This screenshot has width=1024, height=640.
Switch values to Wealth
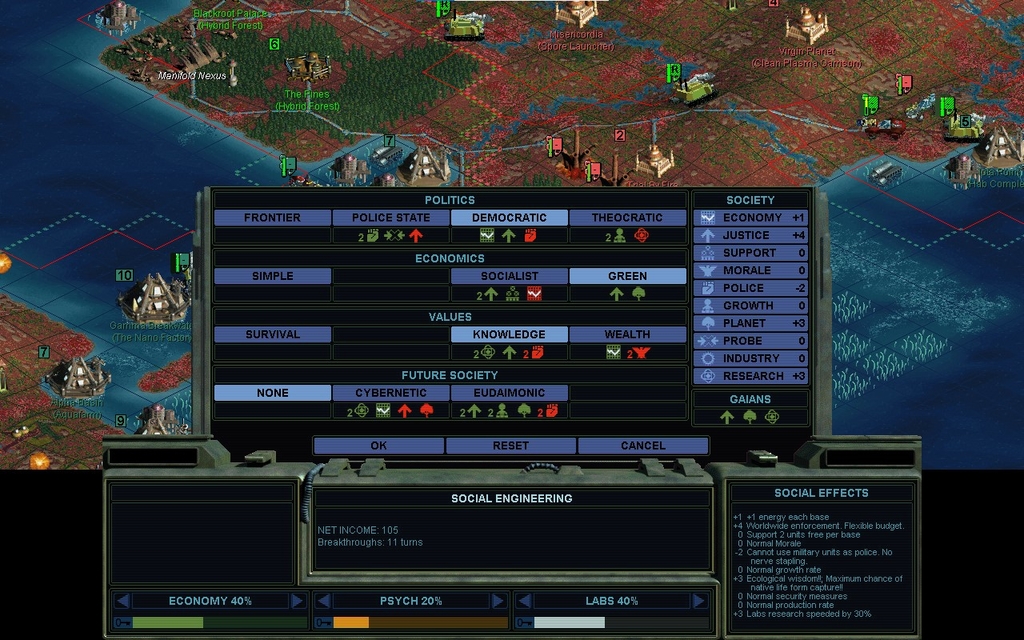point(627,334)
